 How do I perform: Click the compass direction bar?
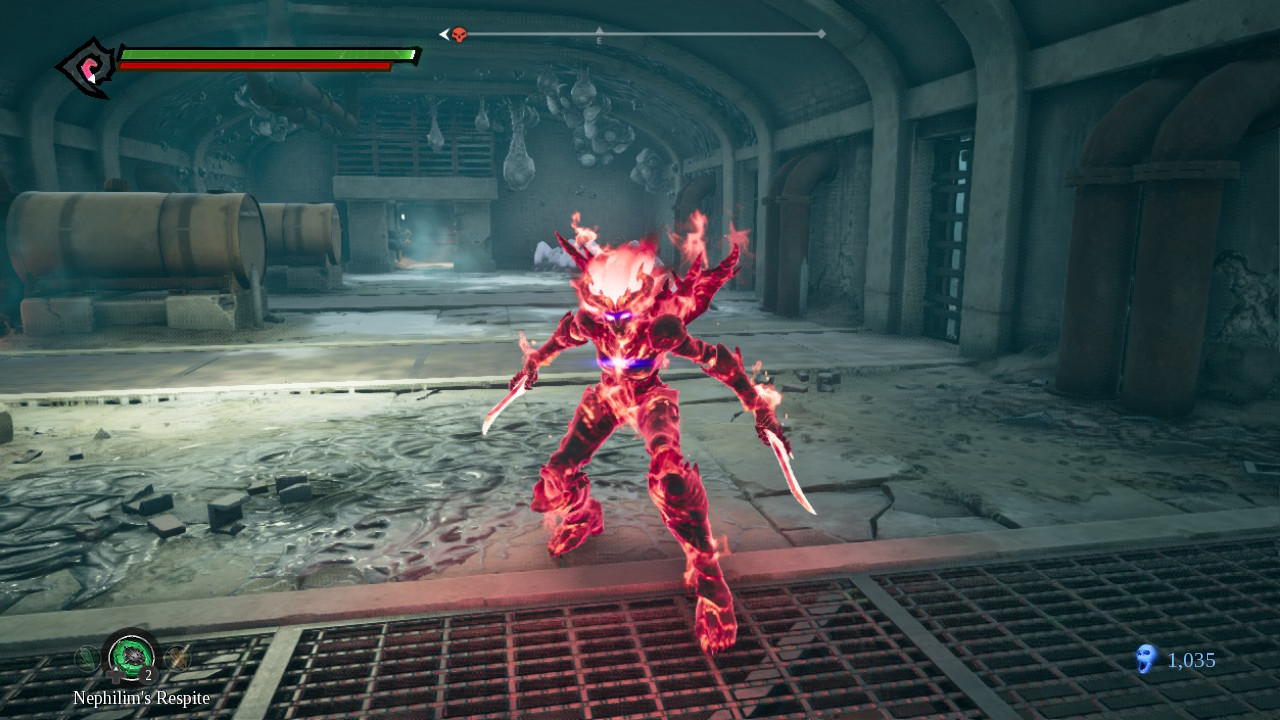coord(640,35)
